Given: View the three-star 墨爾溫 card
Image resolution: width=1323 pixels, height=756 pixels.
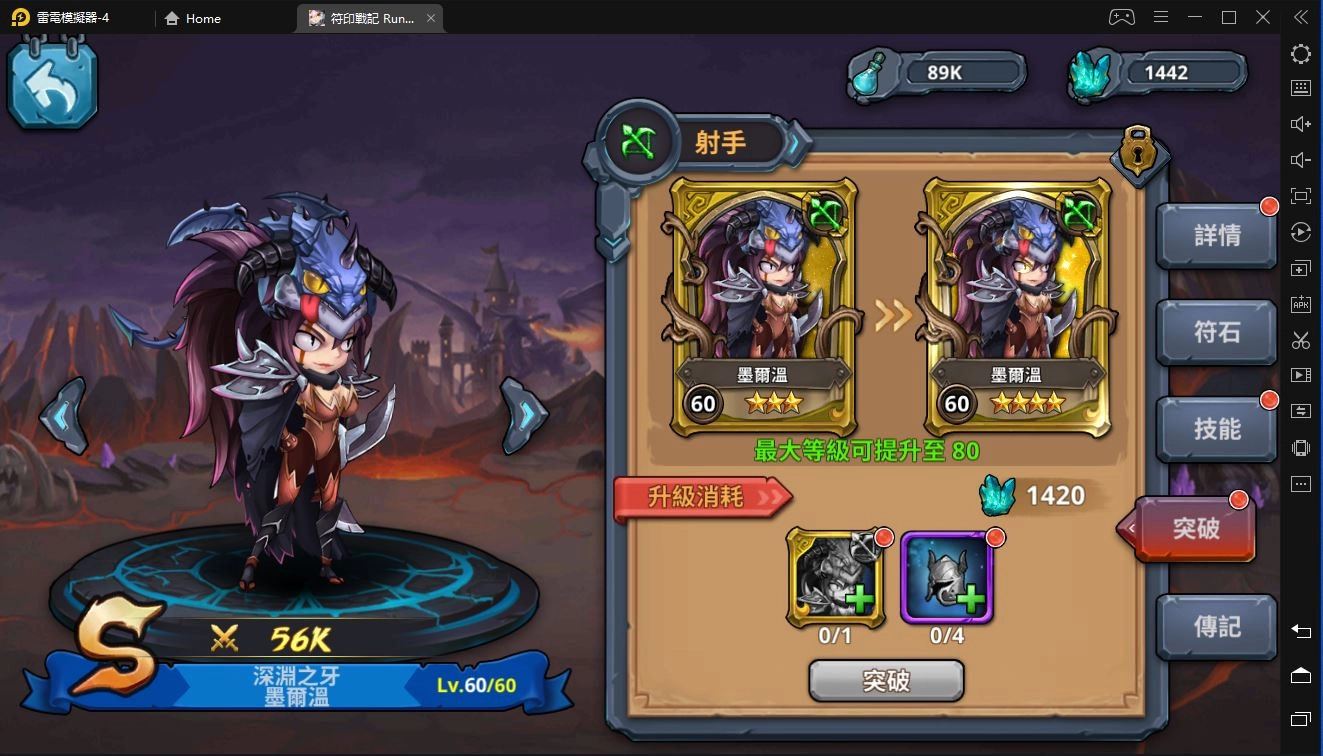Looking at the screenshot, I should click(763, 307).
